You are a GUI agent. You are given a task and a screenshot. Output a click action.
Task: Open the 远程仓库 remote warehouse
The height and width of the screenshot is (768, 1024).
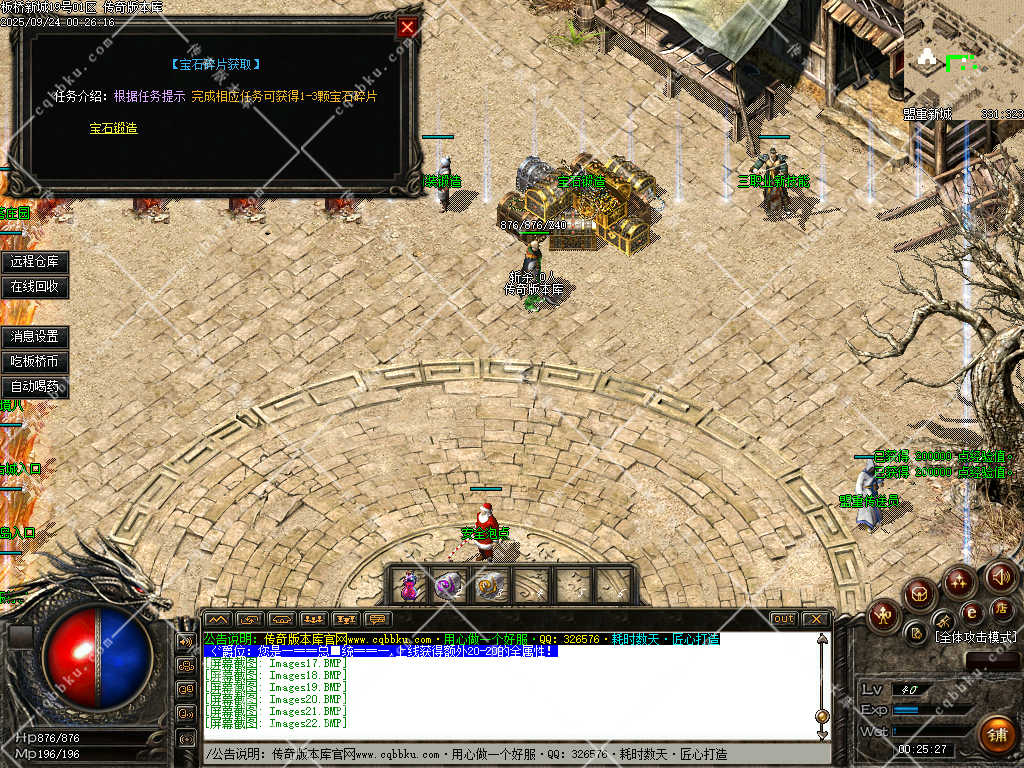tap(35, 262)
